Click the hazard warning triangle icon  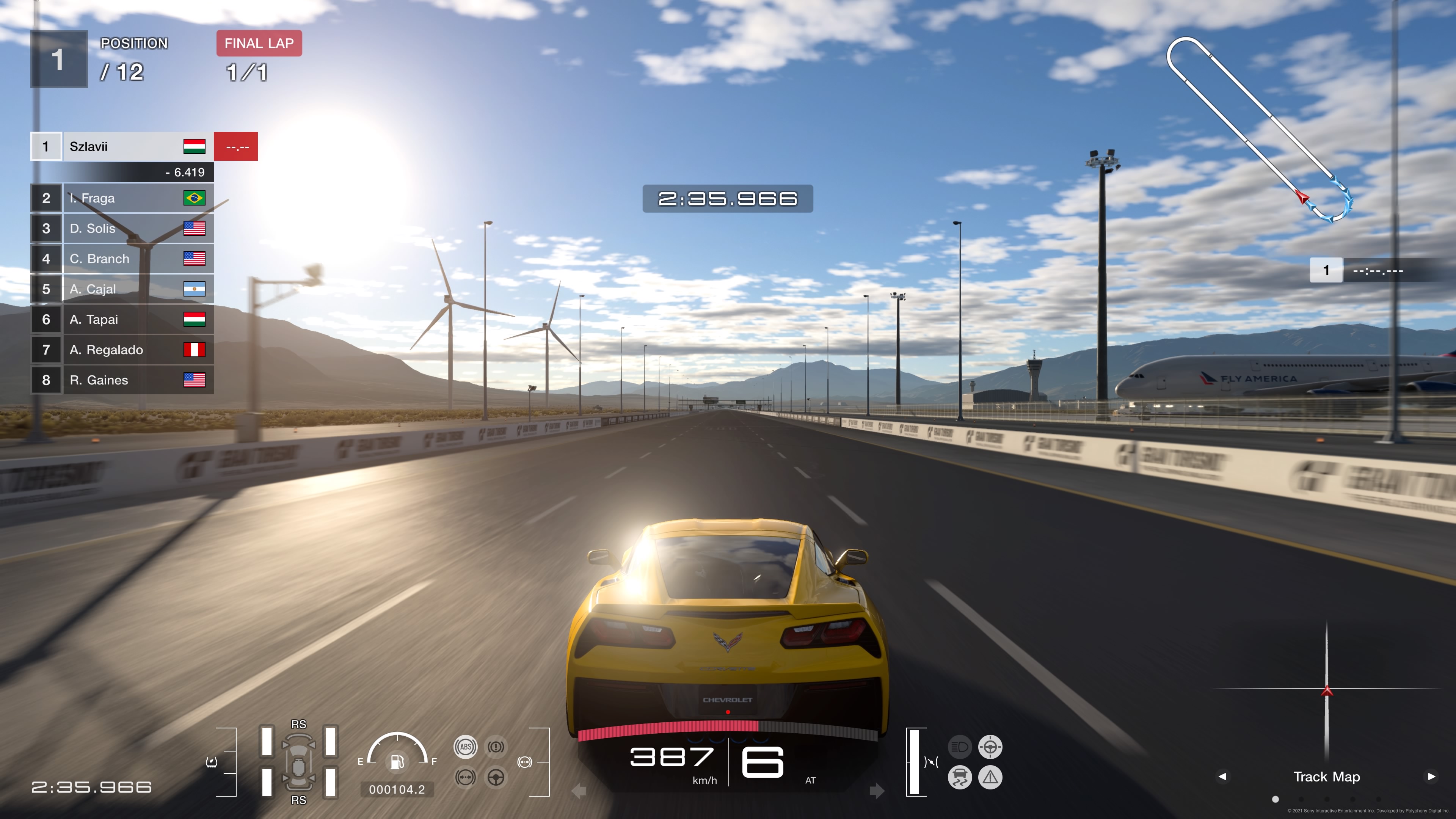point(990,777)
